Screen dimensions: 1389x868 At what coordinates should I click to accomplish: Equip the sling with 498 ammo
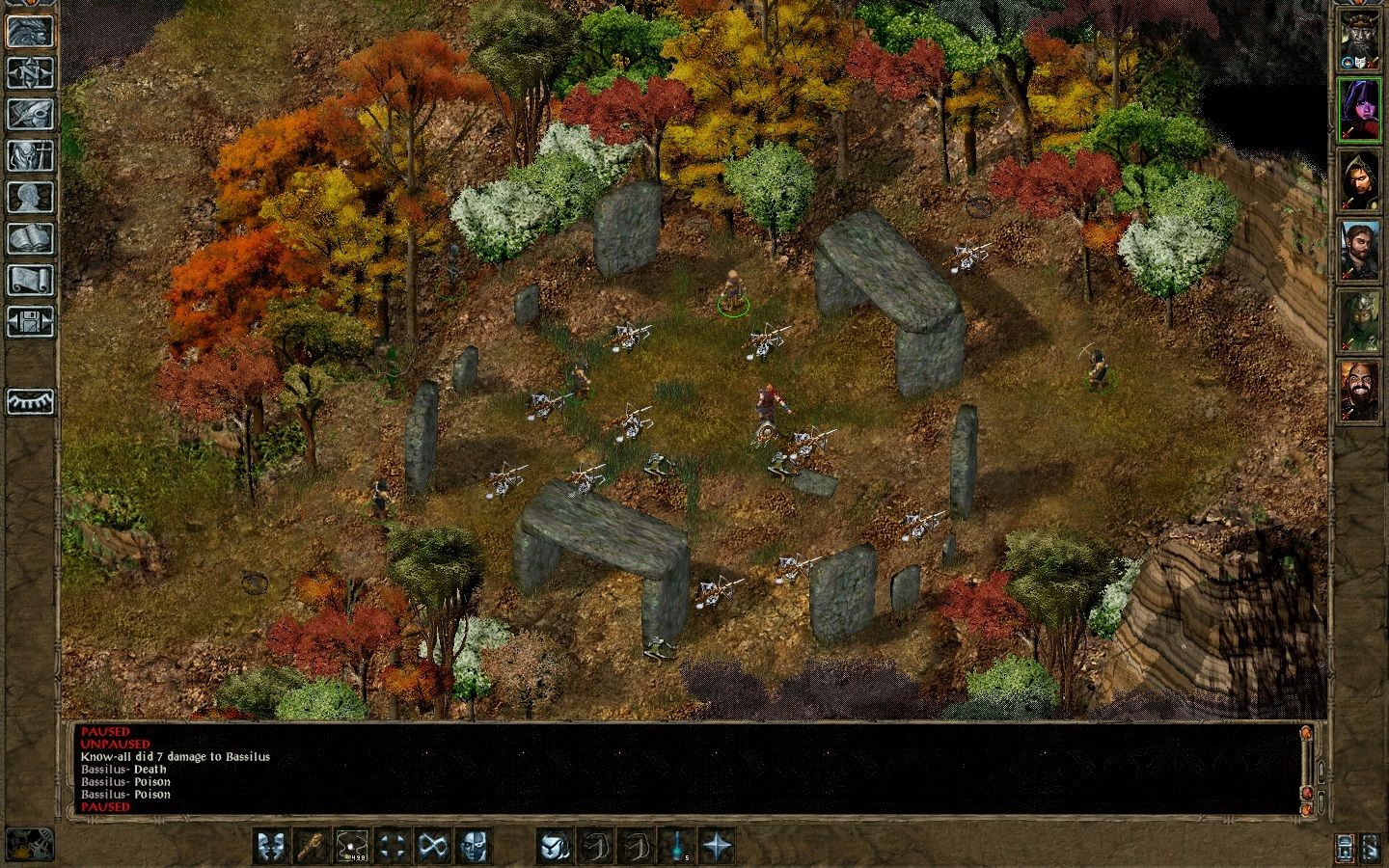[x=352, y=846]
